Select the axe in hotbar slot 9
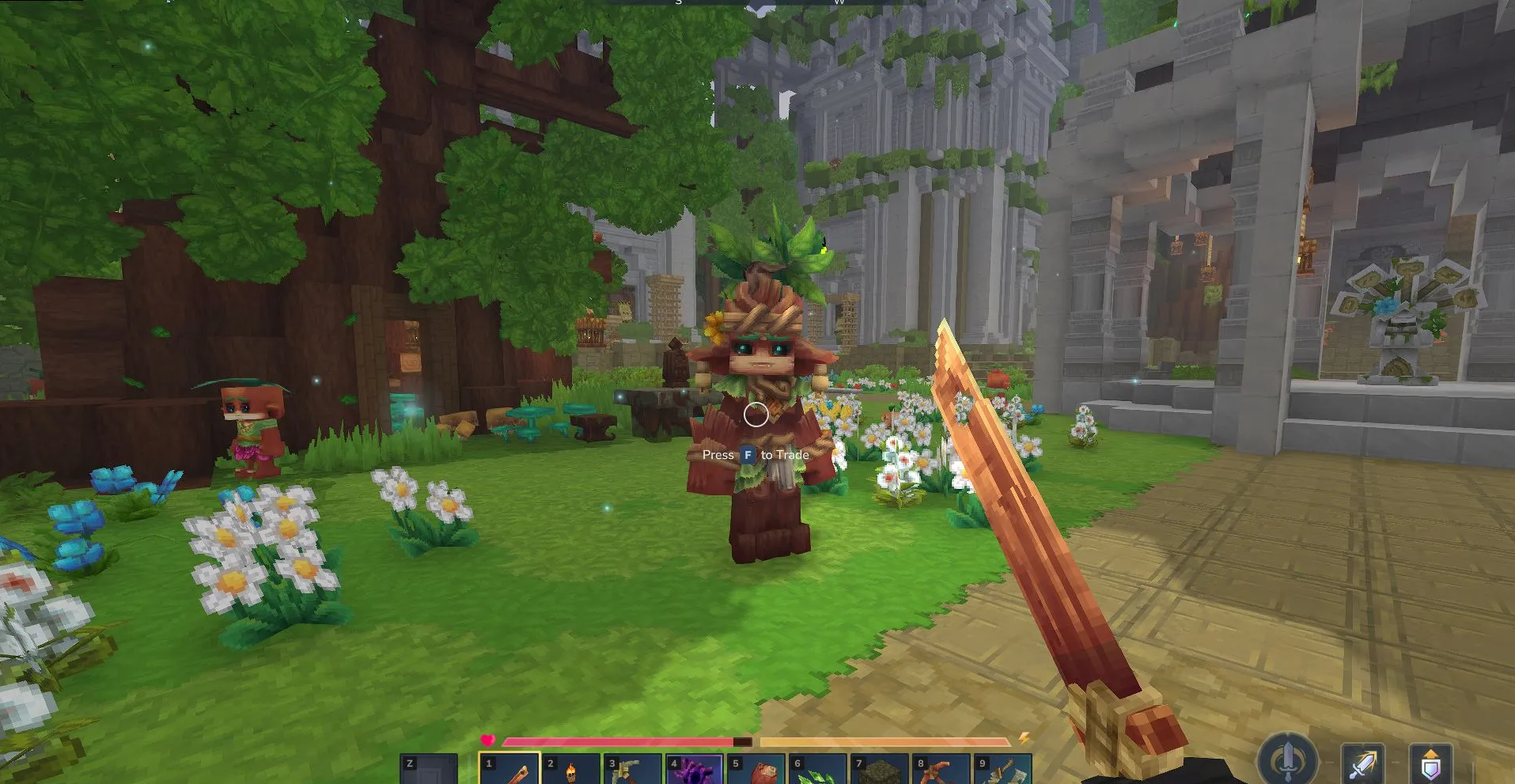Screen dimensions: 1515x784 (x=1003, y=769)
